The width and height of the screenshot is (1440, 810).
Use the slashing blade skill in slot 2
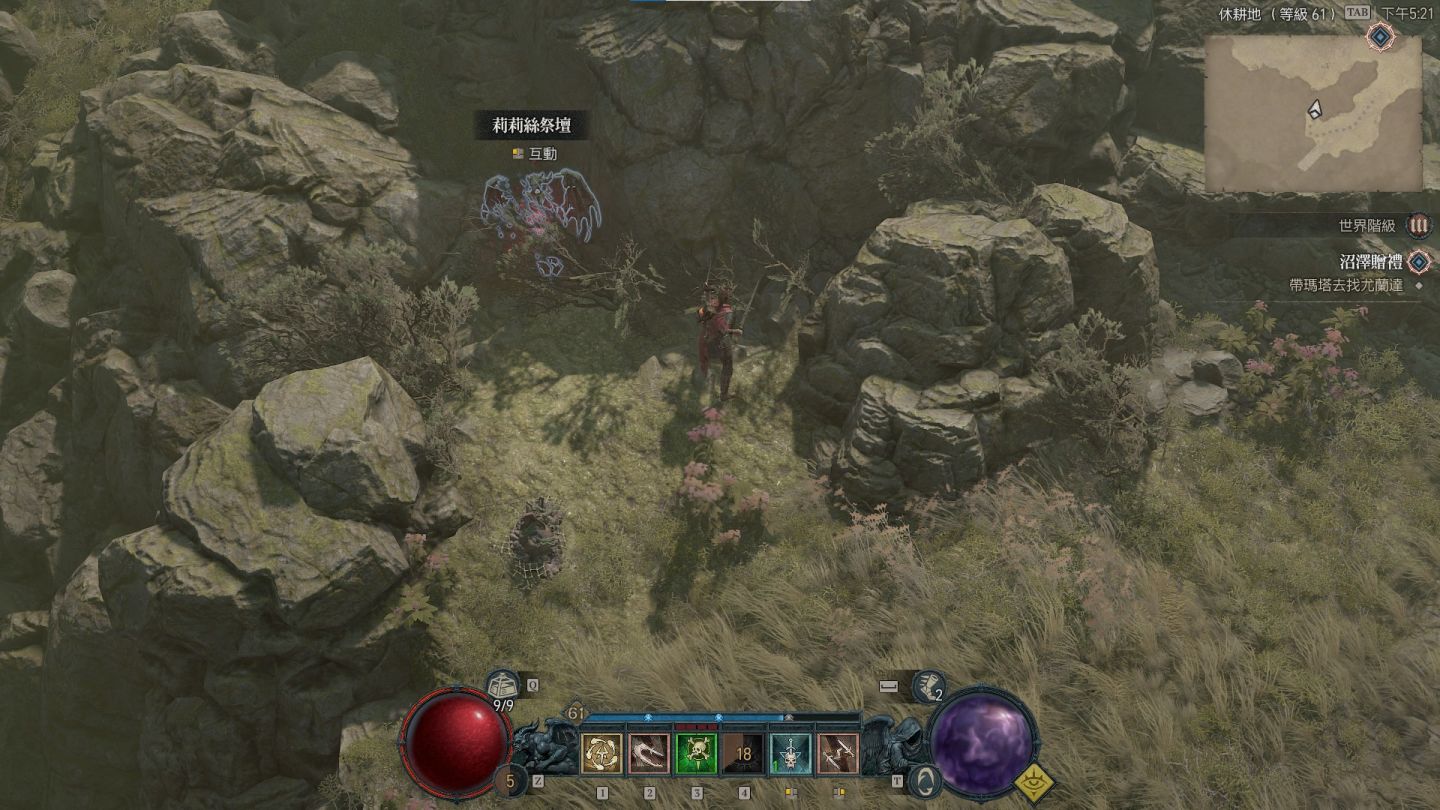coord(649,753)
